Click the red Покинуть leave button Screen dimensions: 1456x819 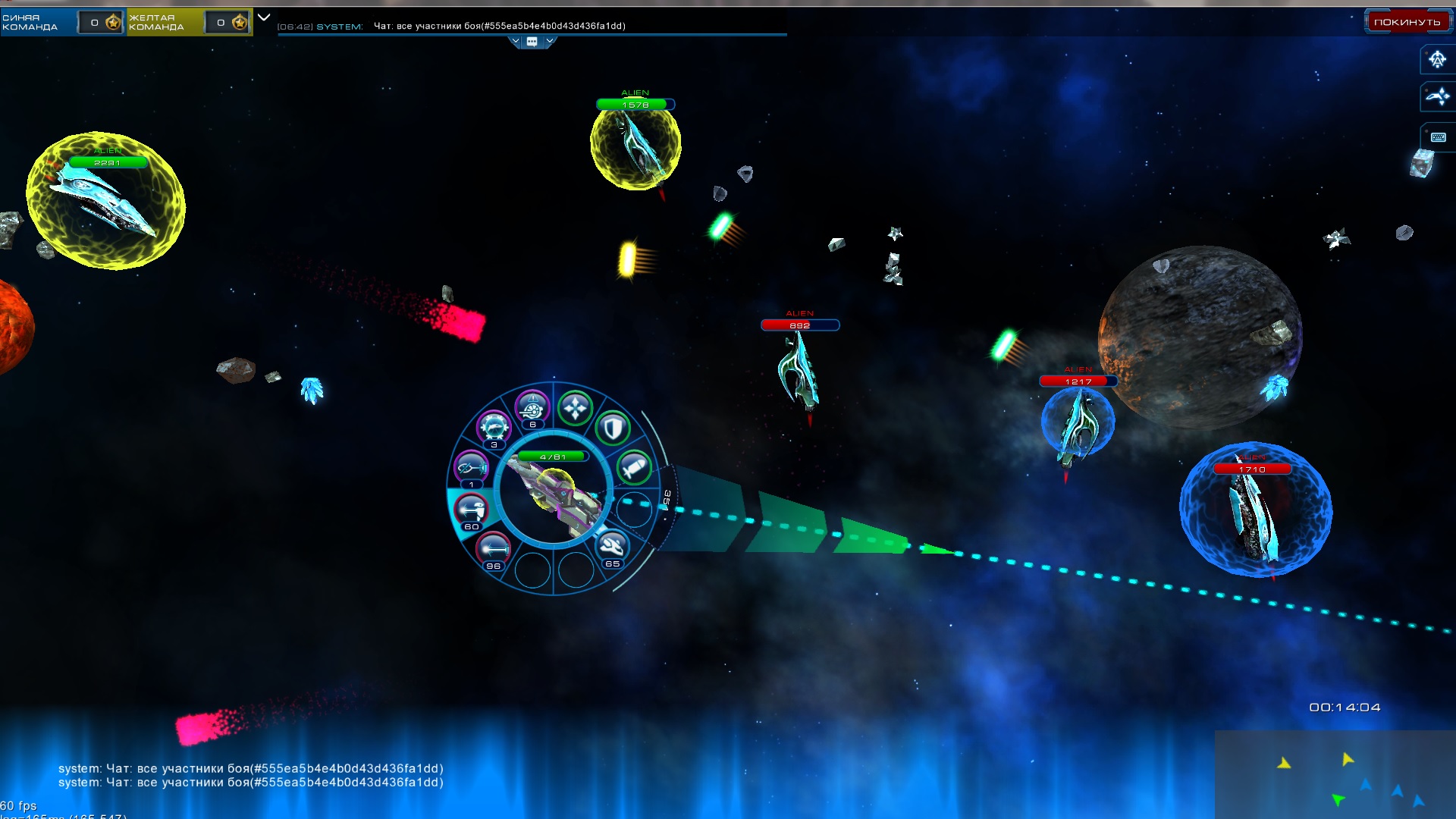[x=1407, y=22]
